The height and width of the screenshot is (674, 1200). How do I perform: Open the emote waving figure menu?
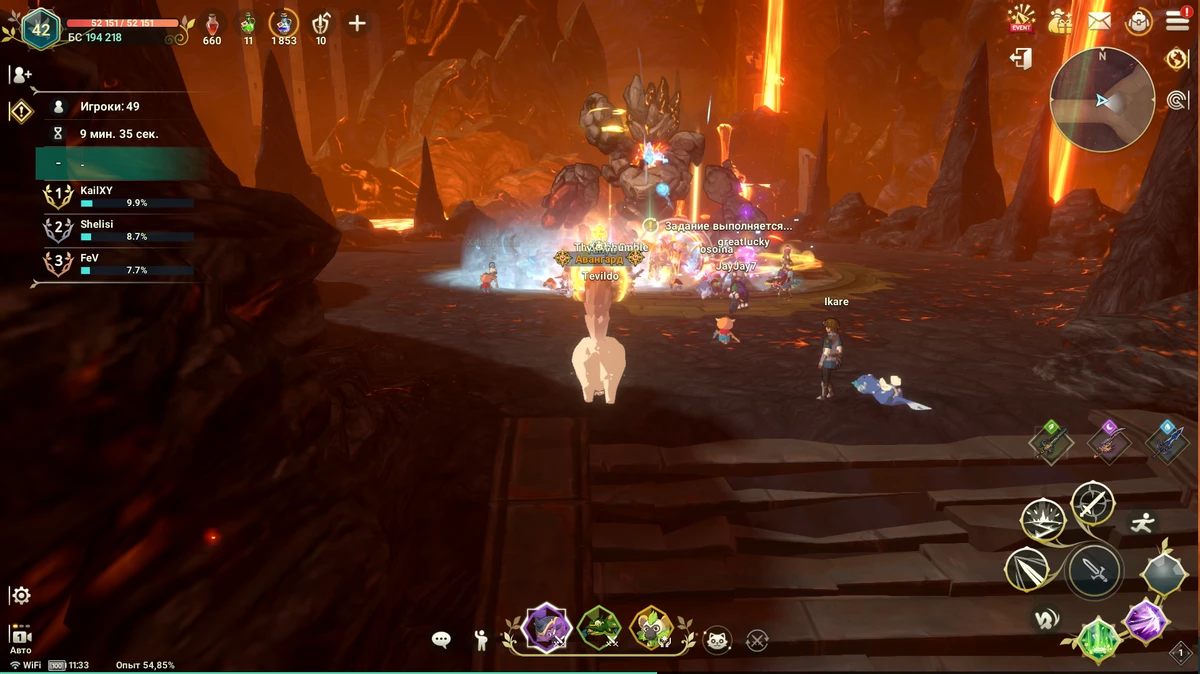coord(481,640)
